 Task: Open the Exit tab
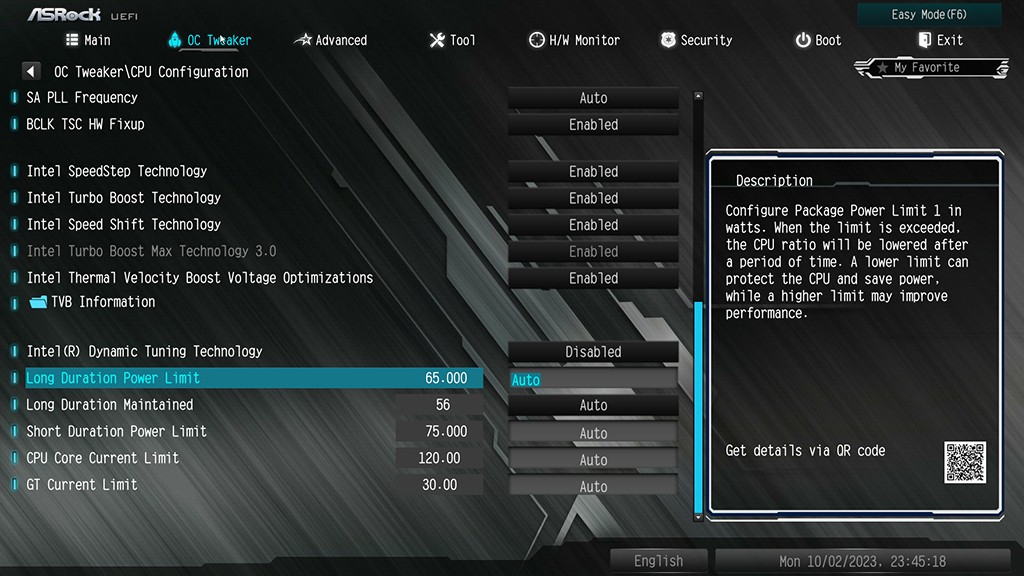[x=940, y=40]
